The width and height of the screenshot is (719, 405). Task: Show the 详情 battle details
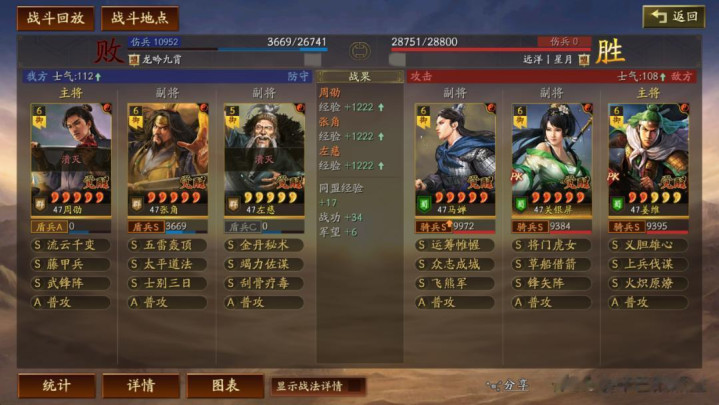[141, 385]
